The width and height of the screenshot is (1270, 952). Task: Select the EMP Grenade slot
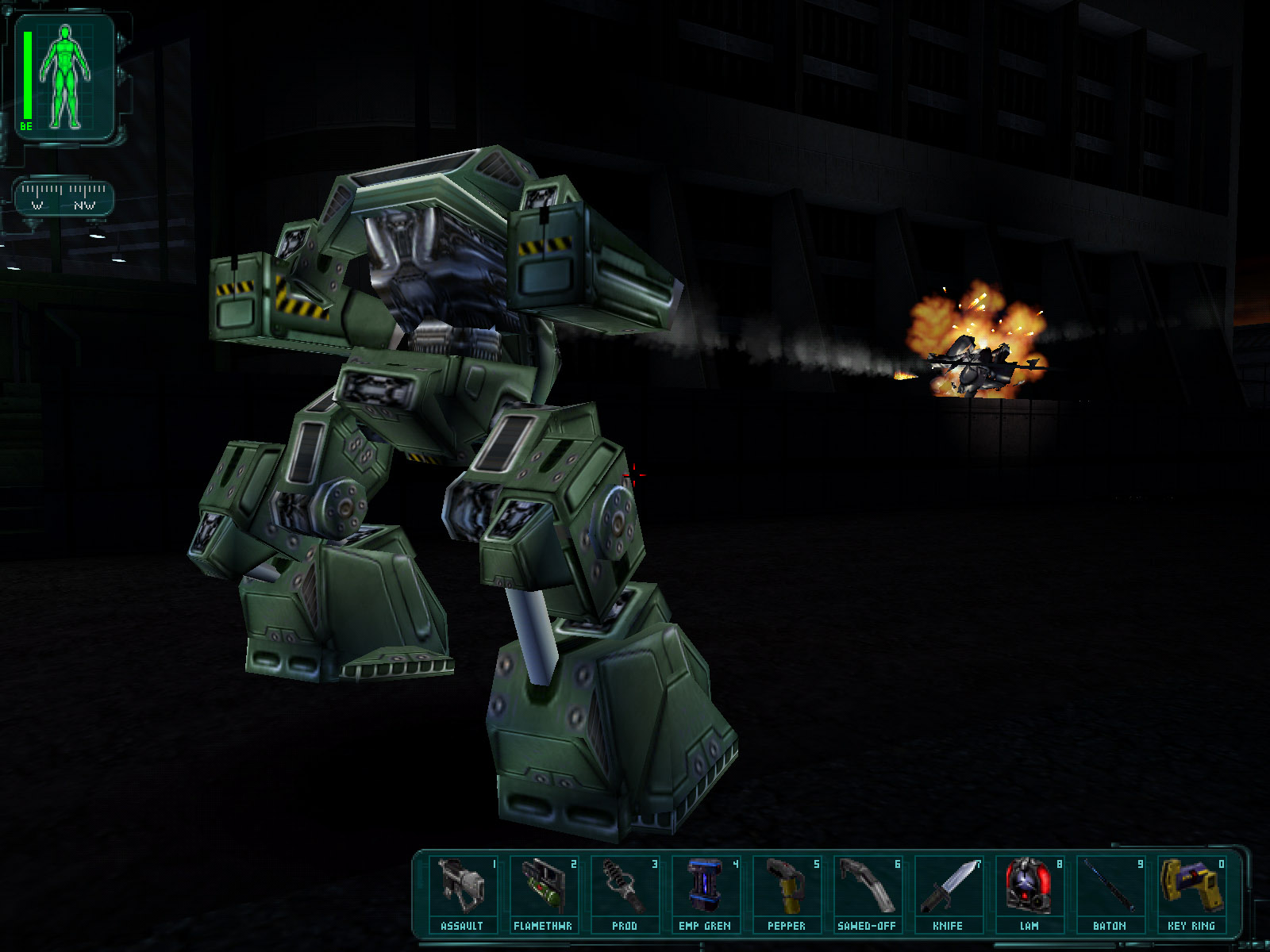click(x=705, y=893)
